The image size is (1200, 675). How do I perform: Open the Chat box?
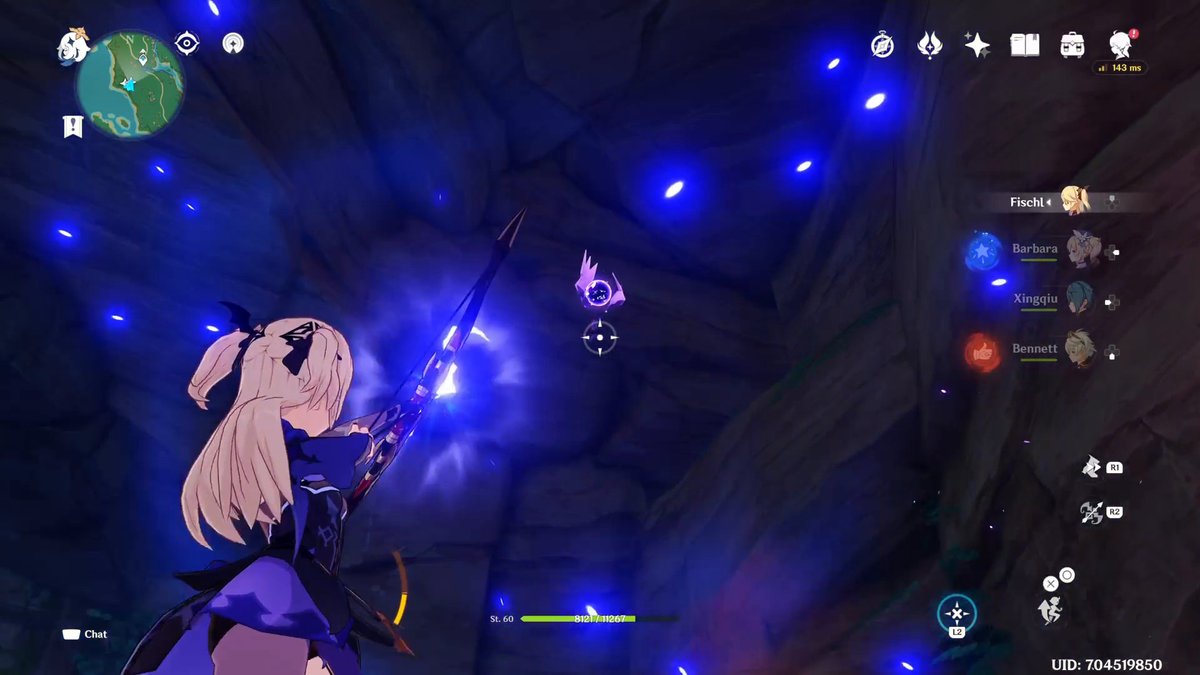85,634
